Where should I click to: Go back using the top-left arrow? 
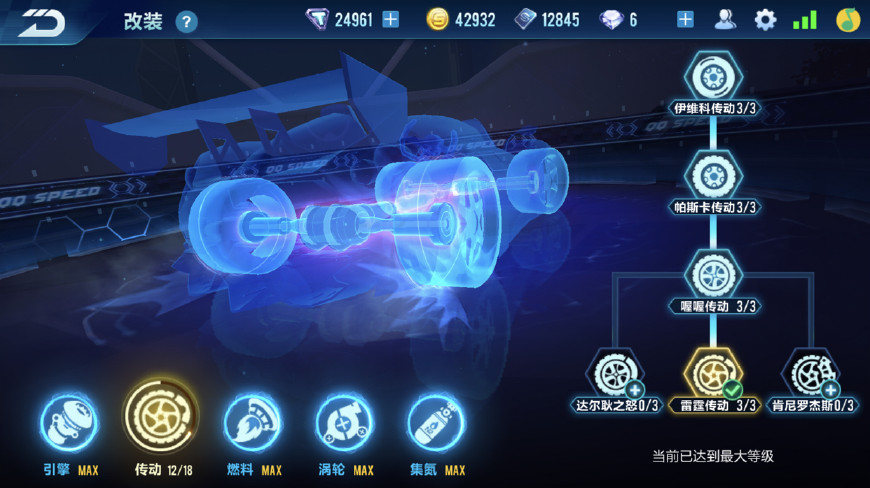point(40,20)
